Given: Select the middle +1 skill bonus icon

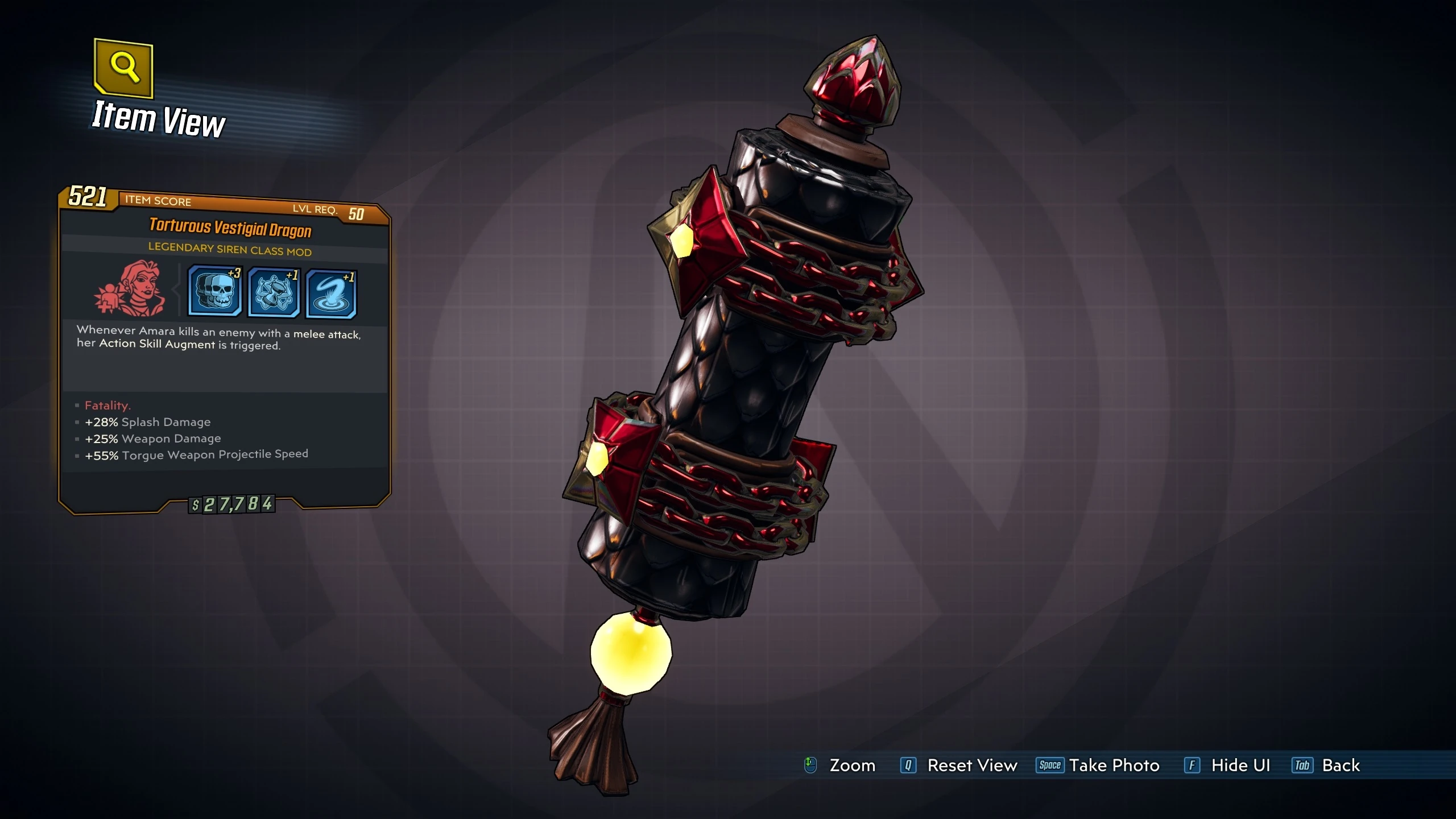Looking at the screenshot, I should coord(274,293).
